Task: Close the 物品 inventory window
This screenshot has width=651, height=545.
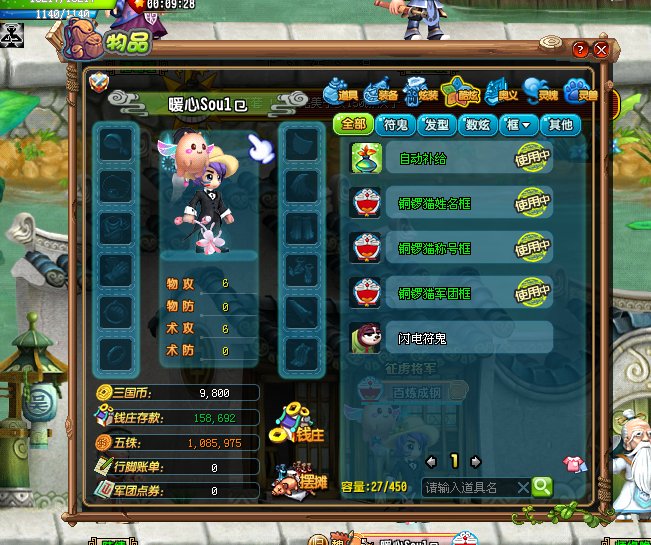Action: point(601,49)
